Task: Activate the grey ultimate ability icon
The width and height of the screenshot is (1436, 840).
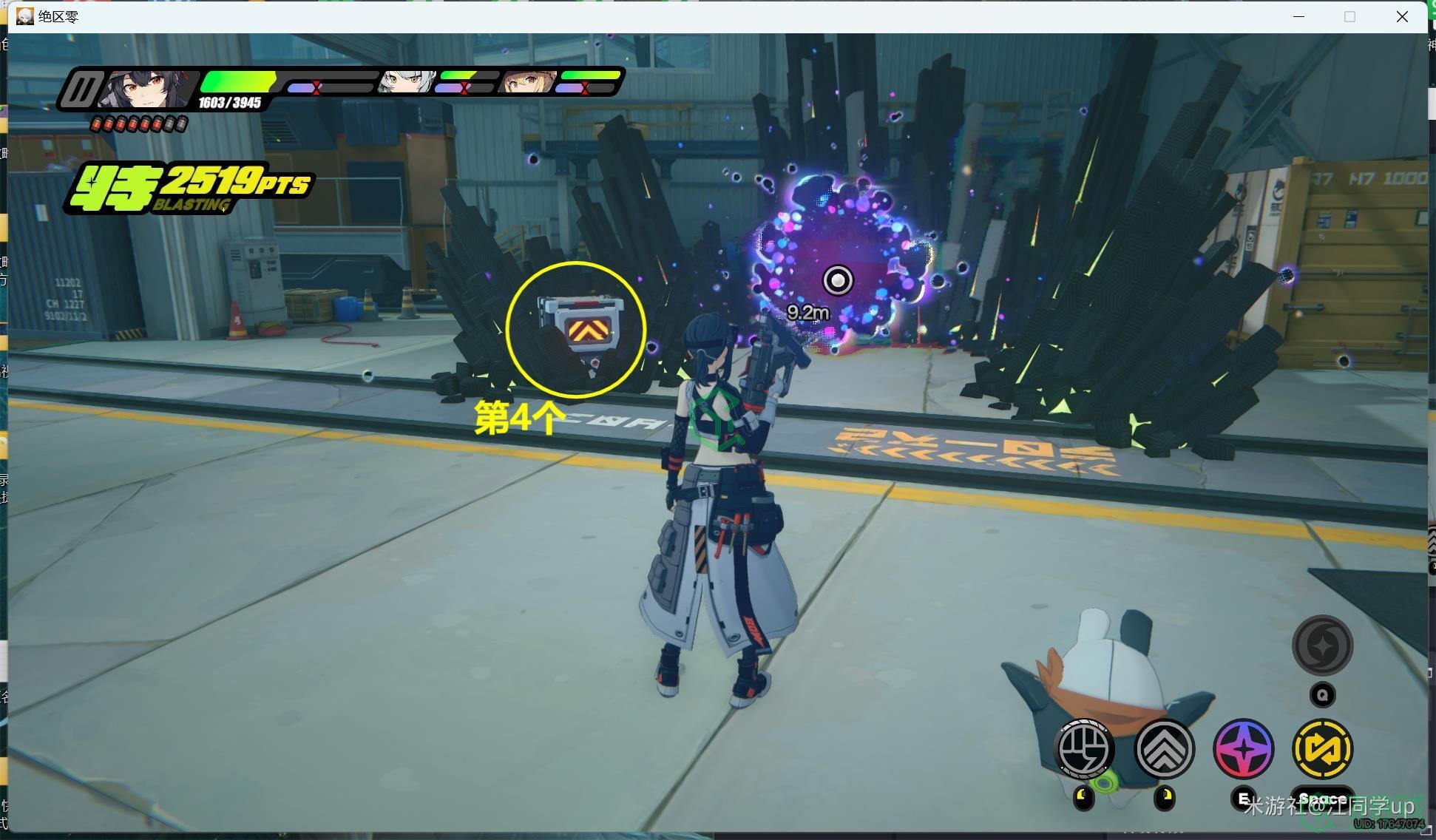Action: [x=1323, y=645]
